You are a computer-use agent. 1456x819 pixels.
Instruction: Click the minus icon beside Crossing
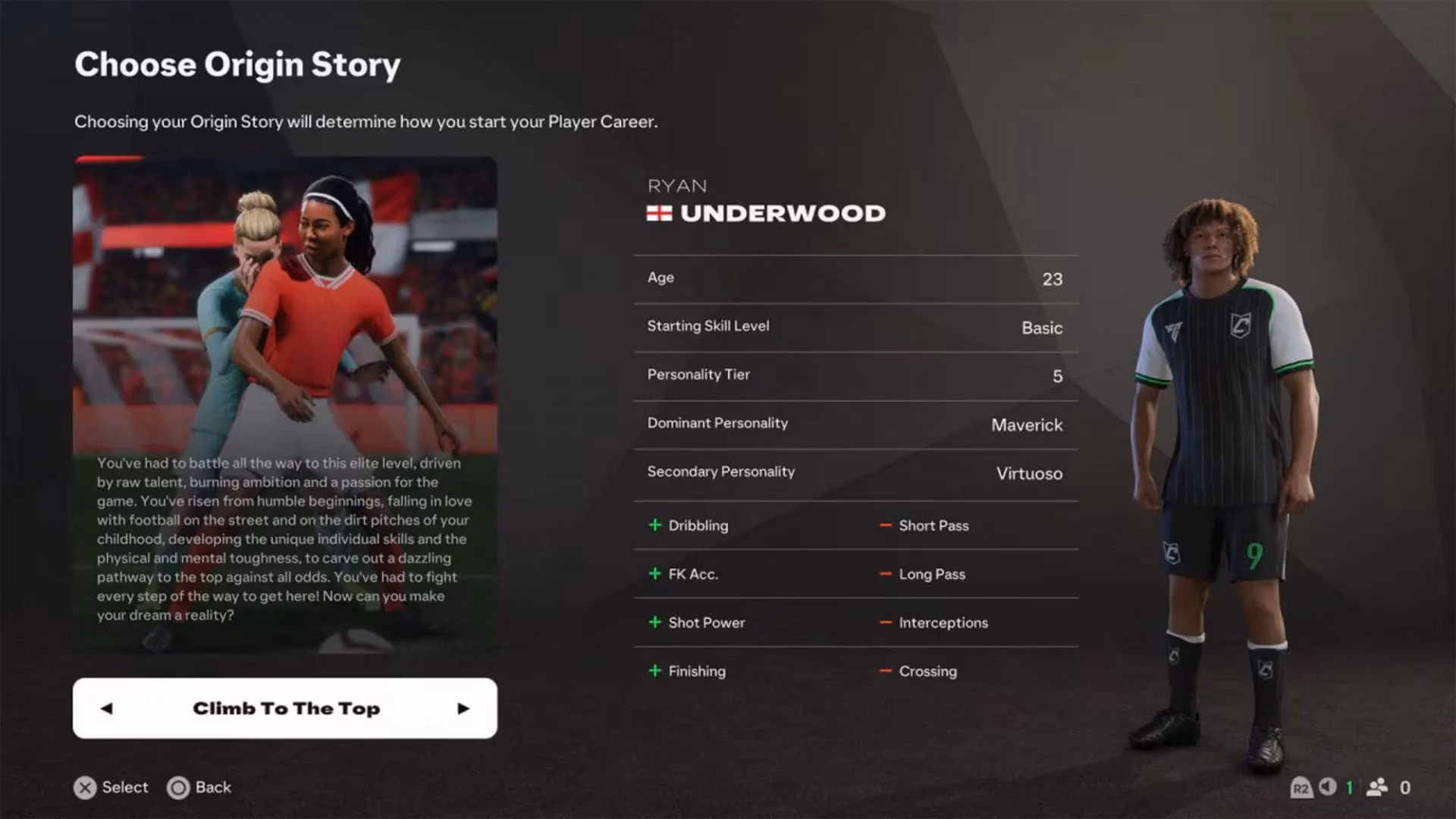point(885,671)
